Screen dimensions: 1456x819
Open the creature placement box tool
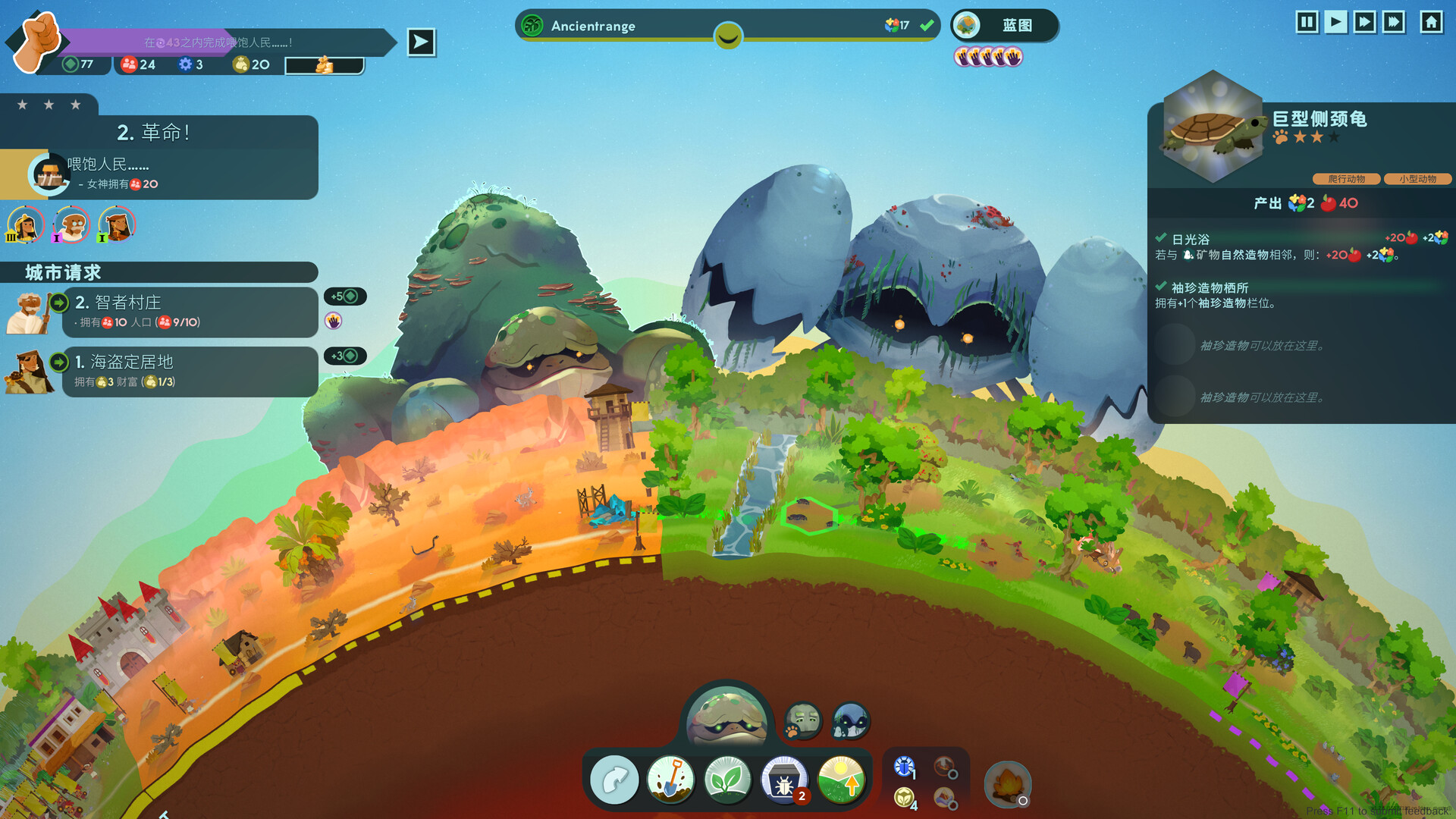786,779
